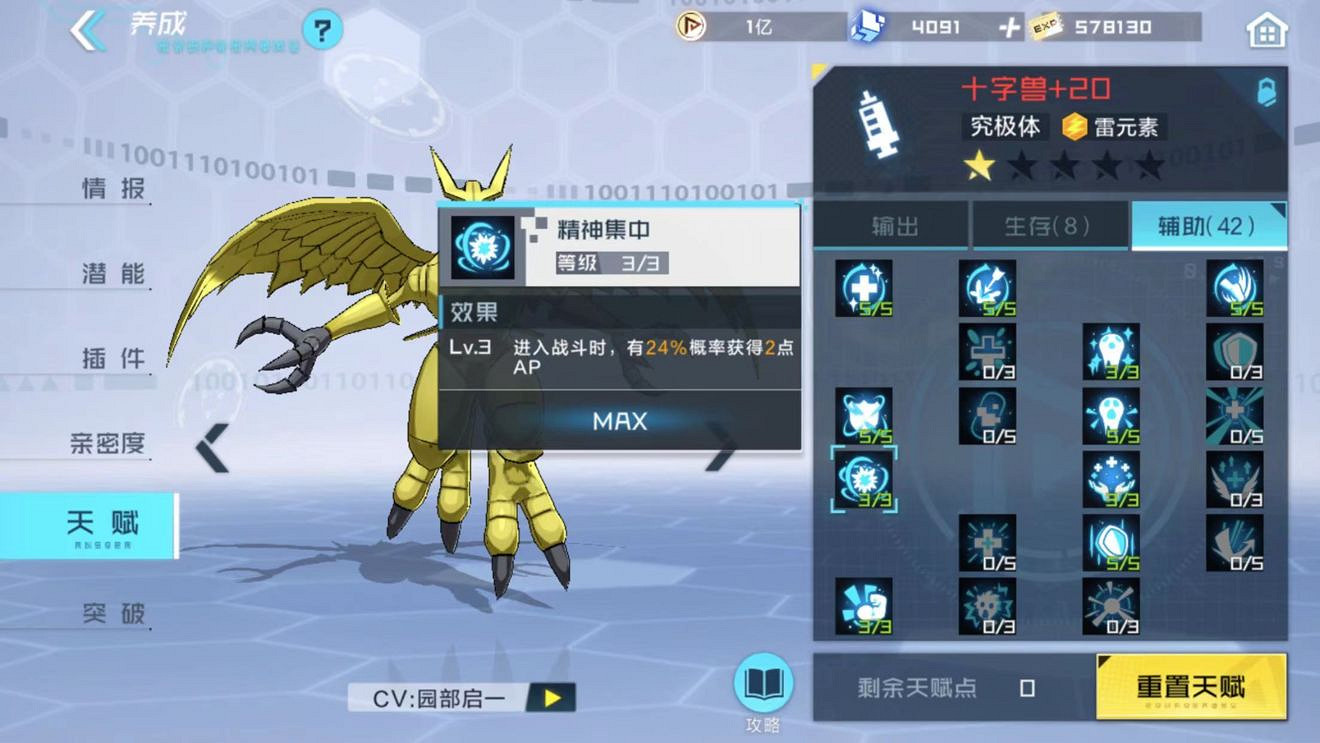Select the 0/3 wing talent icon

point(1234,480)
